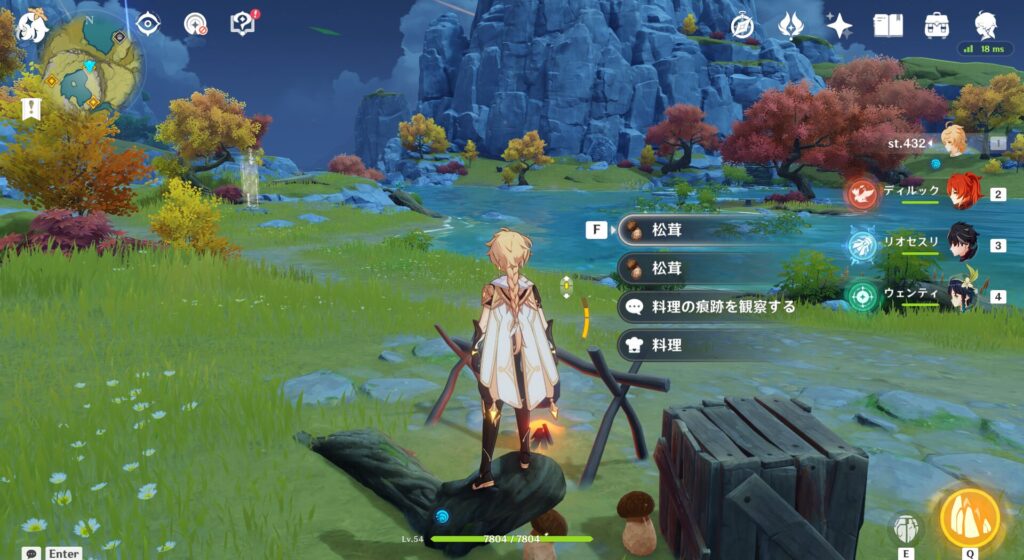Open the chat speech bubble icon
The image size is (1024, 560).
(33, 552)
